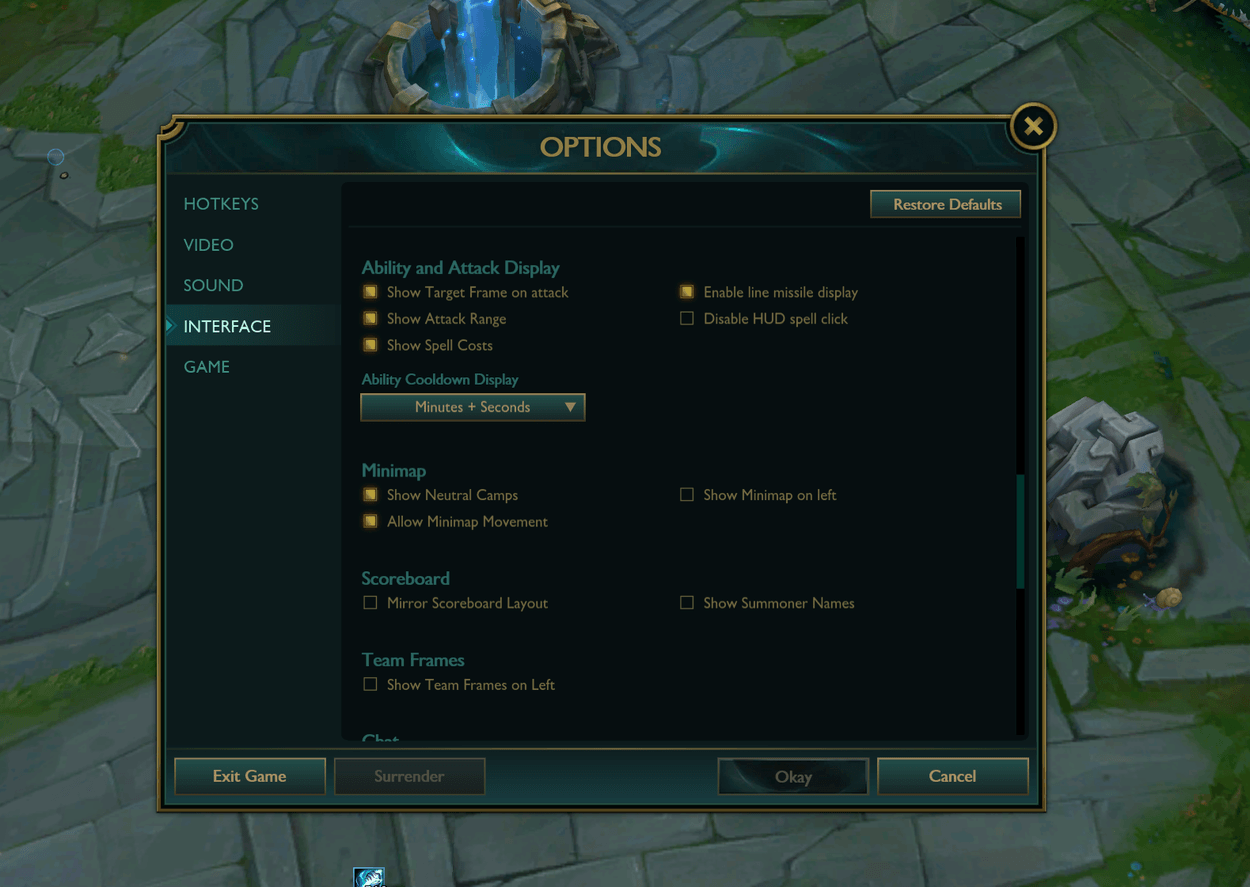The height and width of the screenshot is (887, 1250).
Task: Cancel the options changes
Action: click(952, 776)
